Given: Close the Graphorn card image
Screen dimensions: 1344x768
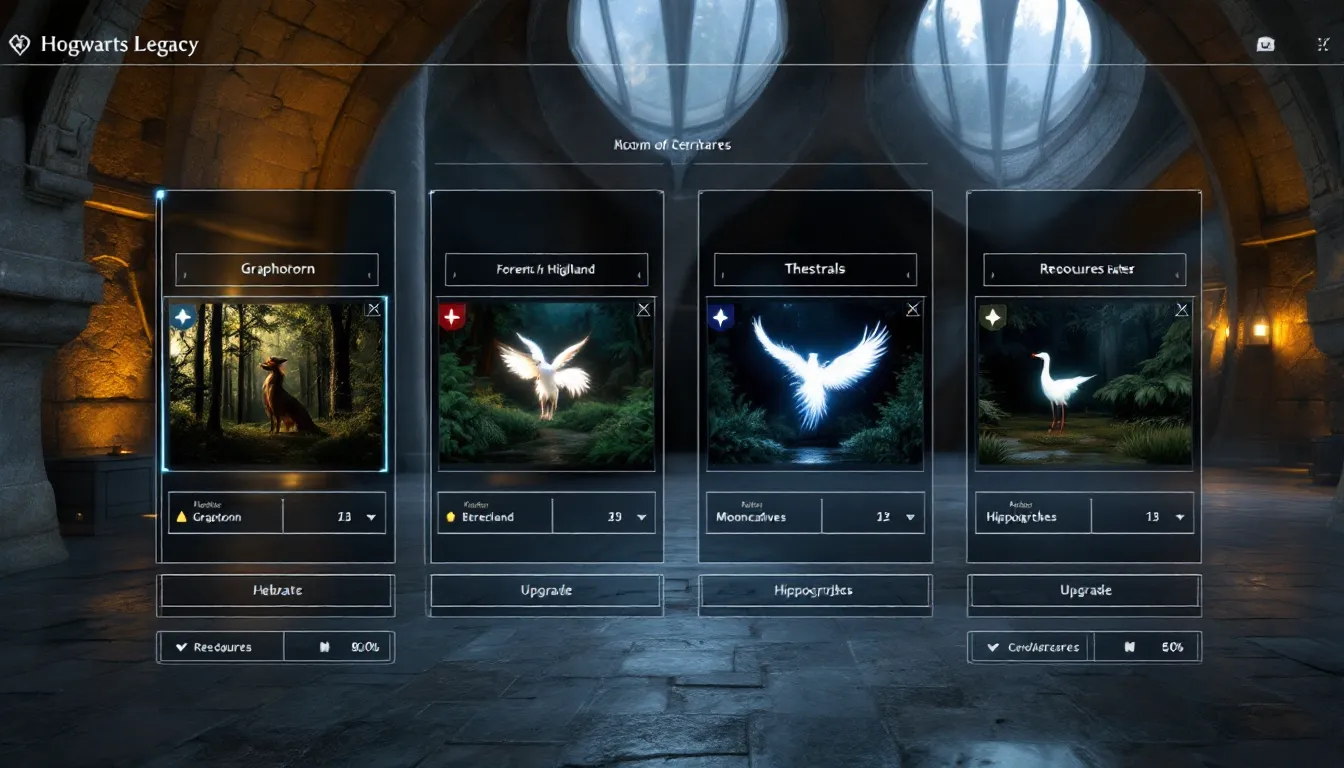Looking at the screenshot, I should [373, 310].
